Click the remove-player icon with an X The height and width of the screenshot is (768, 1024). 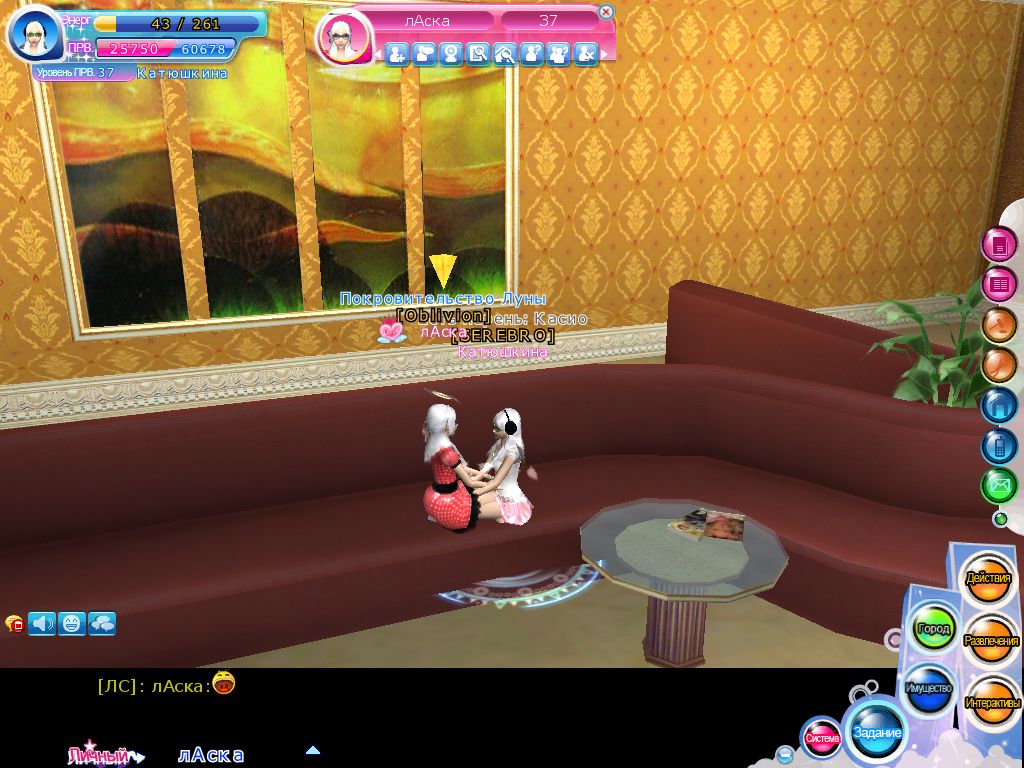(586, 55)
